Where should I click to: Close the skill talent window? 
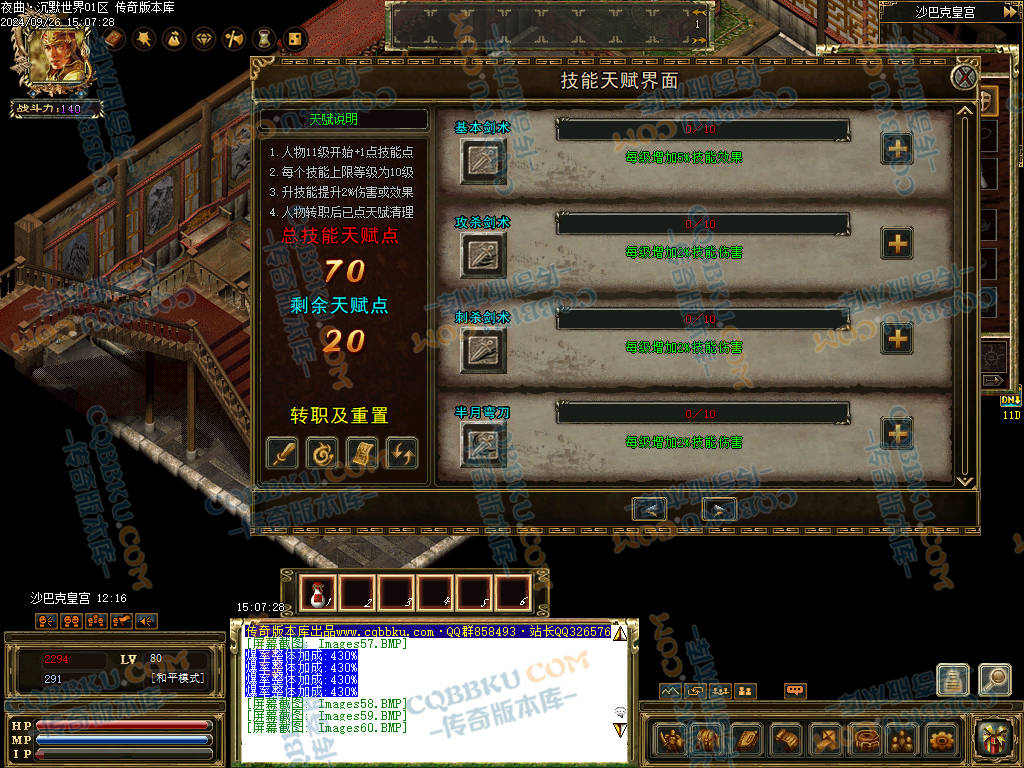pos(964,78)
